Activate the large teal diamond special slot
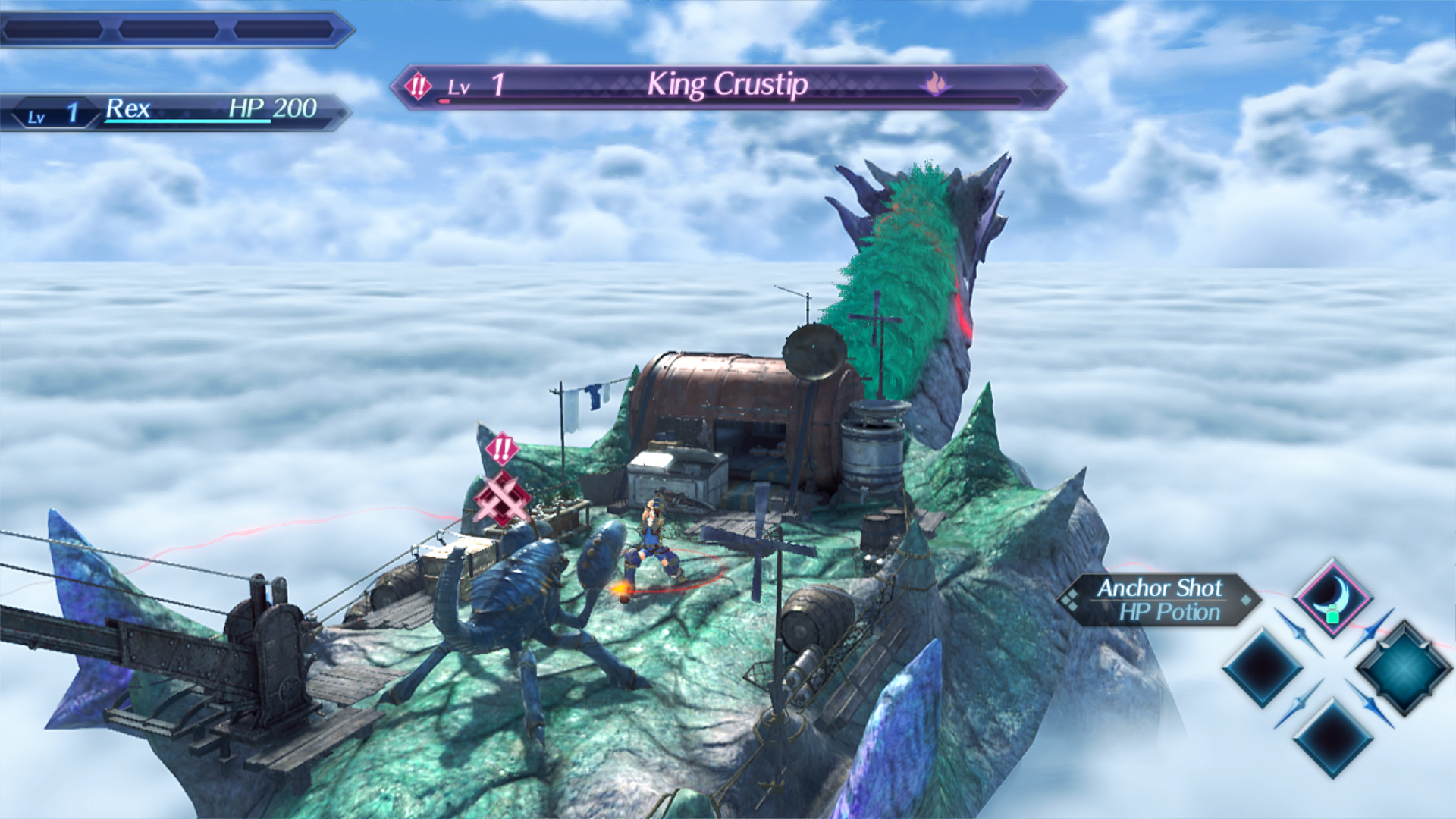 pos(1404,669)
